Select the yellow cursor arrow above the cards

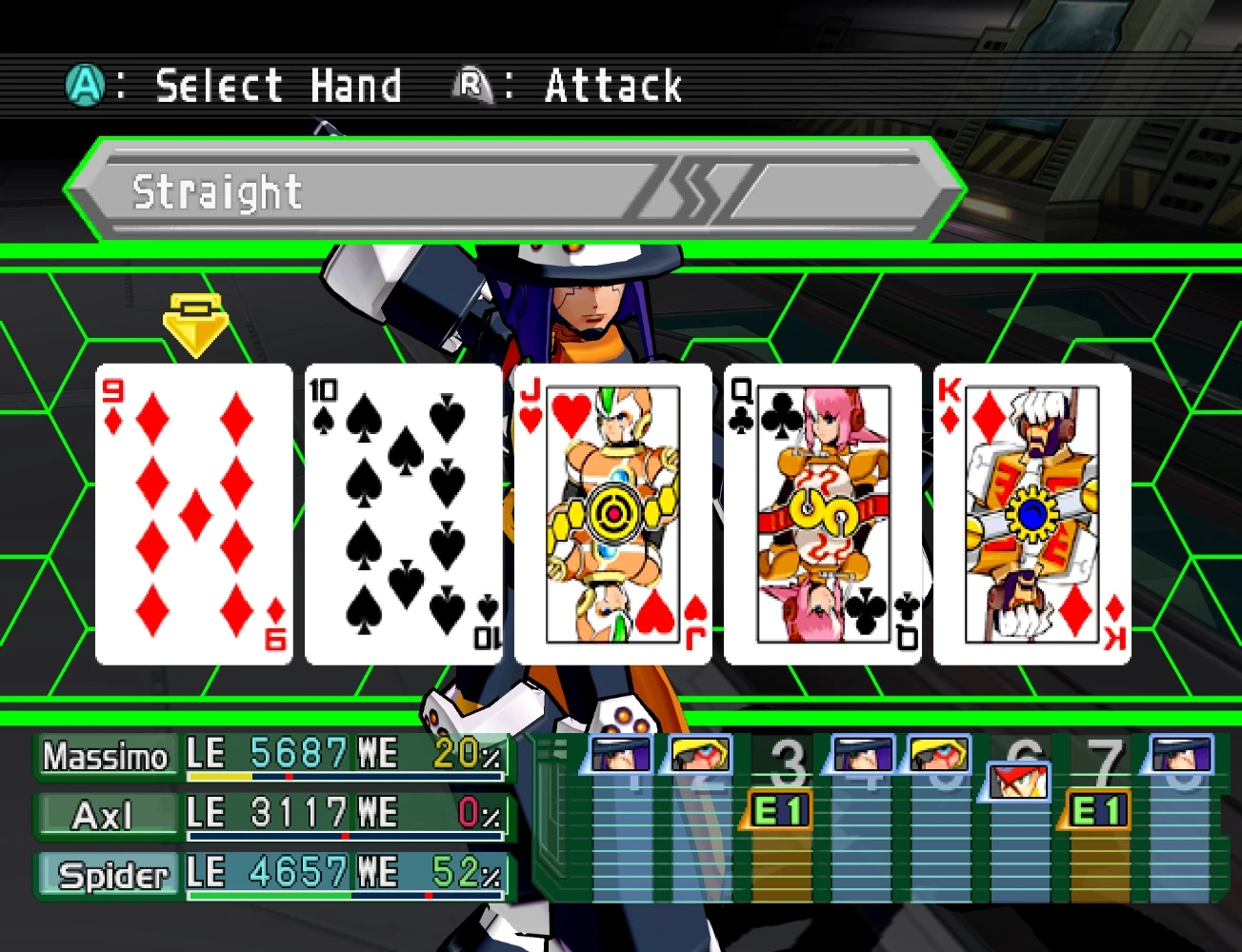pyautogui.click(x=197, y=324)
